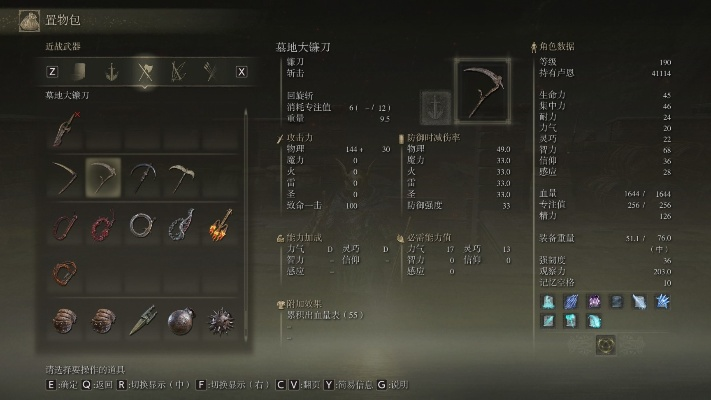Select the highlighted Grave Scythe slot
711x400 pixels.
(103, 176)
